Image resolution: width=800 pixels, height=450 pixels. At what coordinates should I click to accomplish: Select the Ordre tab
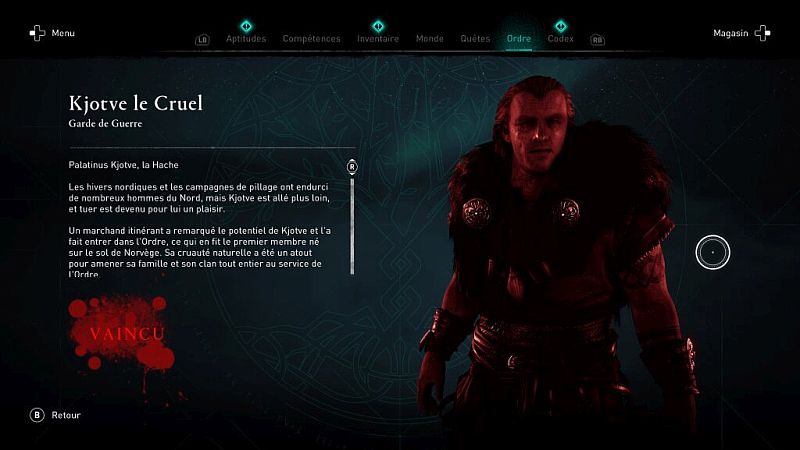coord(519,39)
